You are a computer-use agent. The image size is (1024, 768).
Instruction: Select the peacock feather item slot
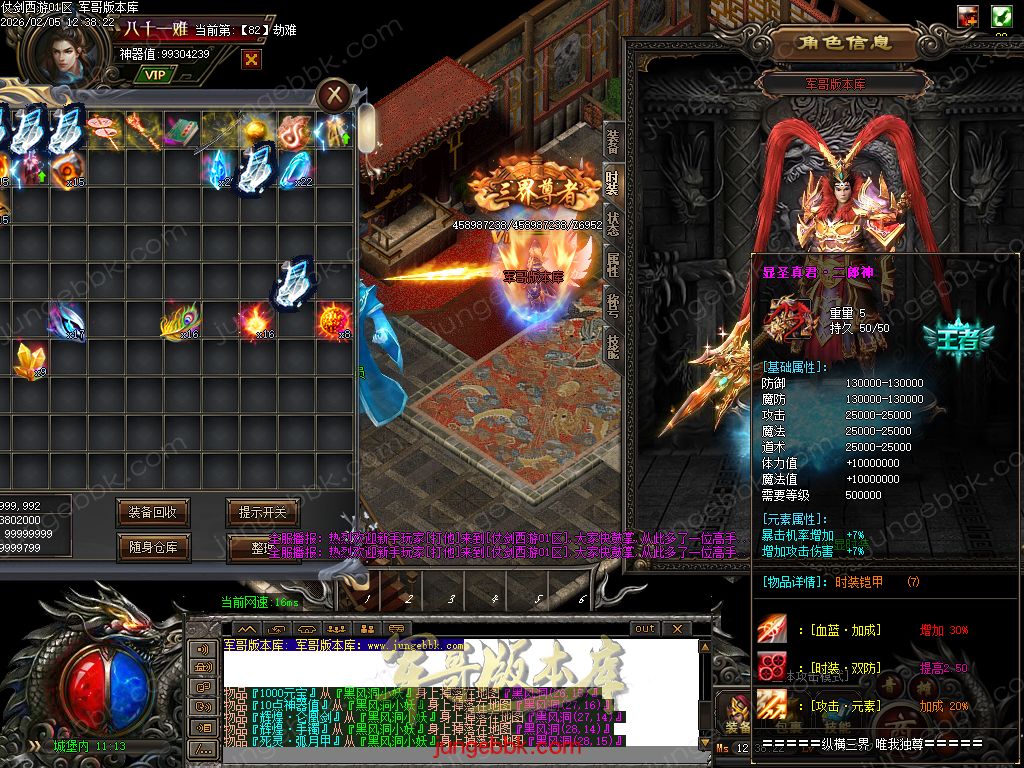(178, 322)
